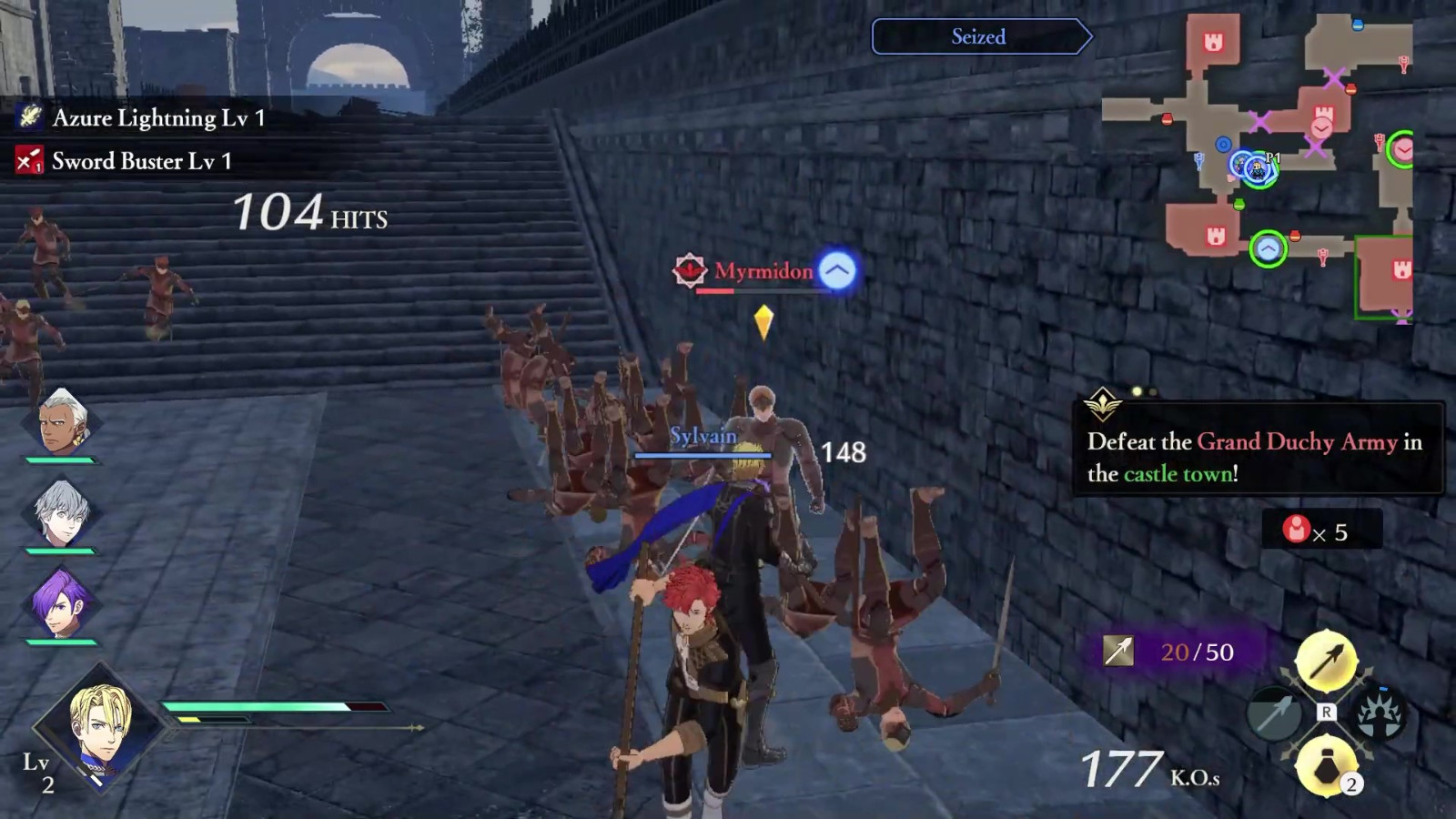Trigger the awakening figure ability icon

pyautogui.click(x=1380, y=714)
